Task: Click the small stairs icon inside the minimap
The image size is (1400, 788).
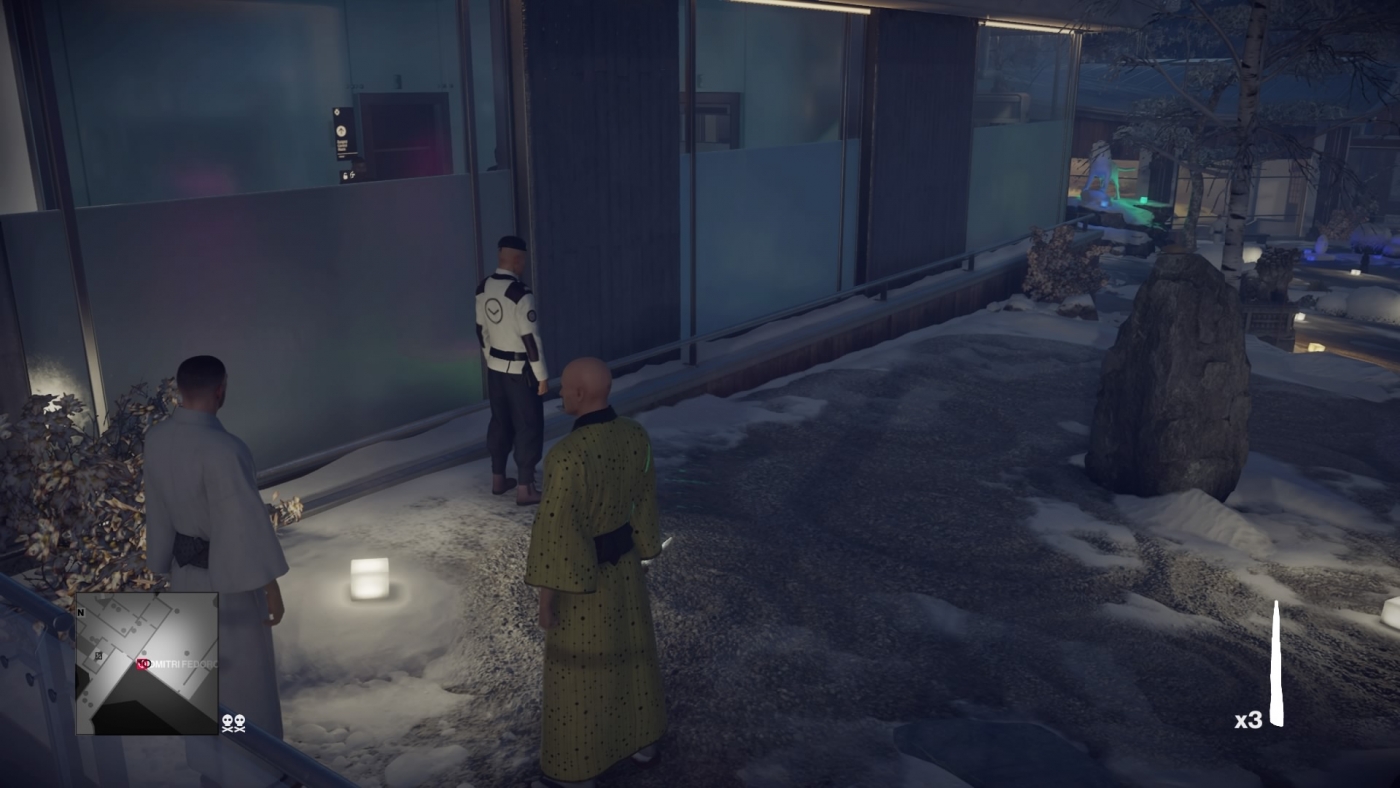Action: [x=98, y=656]
